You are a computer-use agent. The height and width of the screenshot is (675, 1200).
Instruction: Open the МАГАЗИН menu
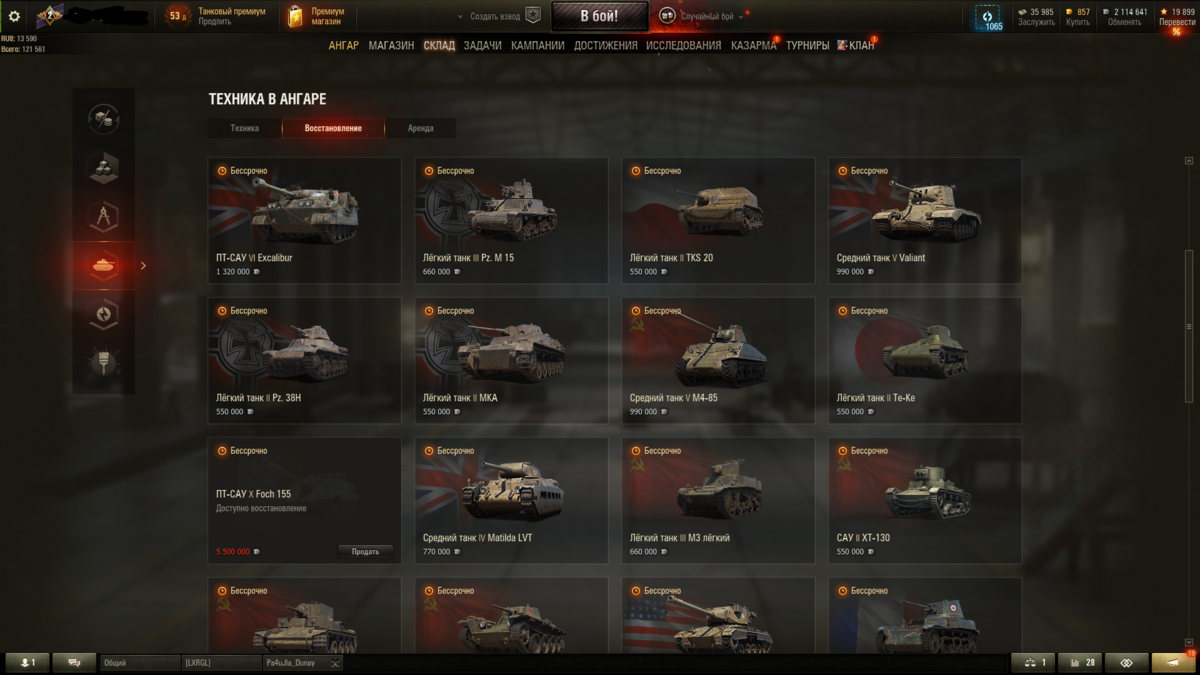coord(391,45)
